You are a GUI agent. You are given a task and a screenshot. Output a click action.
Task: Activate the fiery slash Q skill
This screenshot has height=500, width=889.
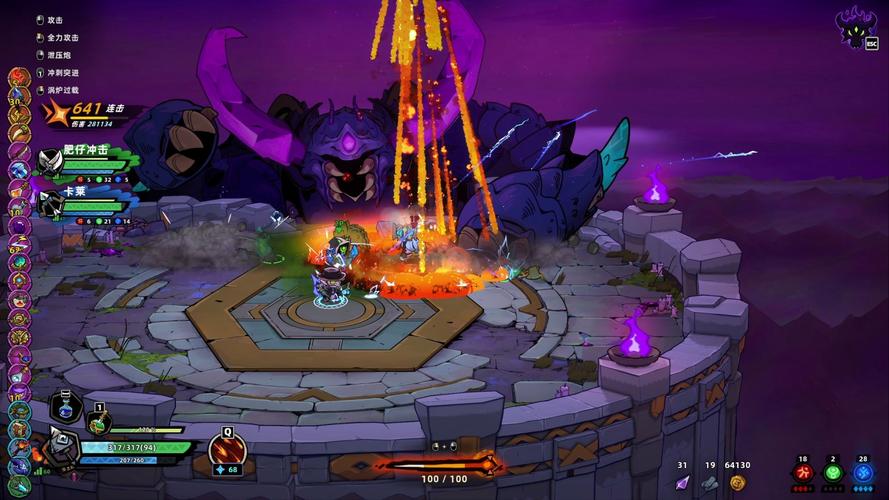pyautogui.click(x=226, y=449)
